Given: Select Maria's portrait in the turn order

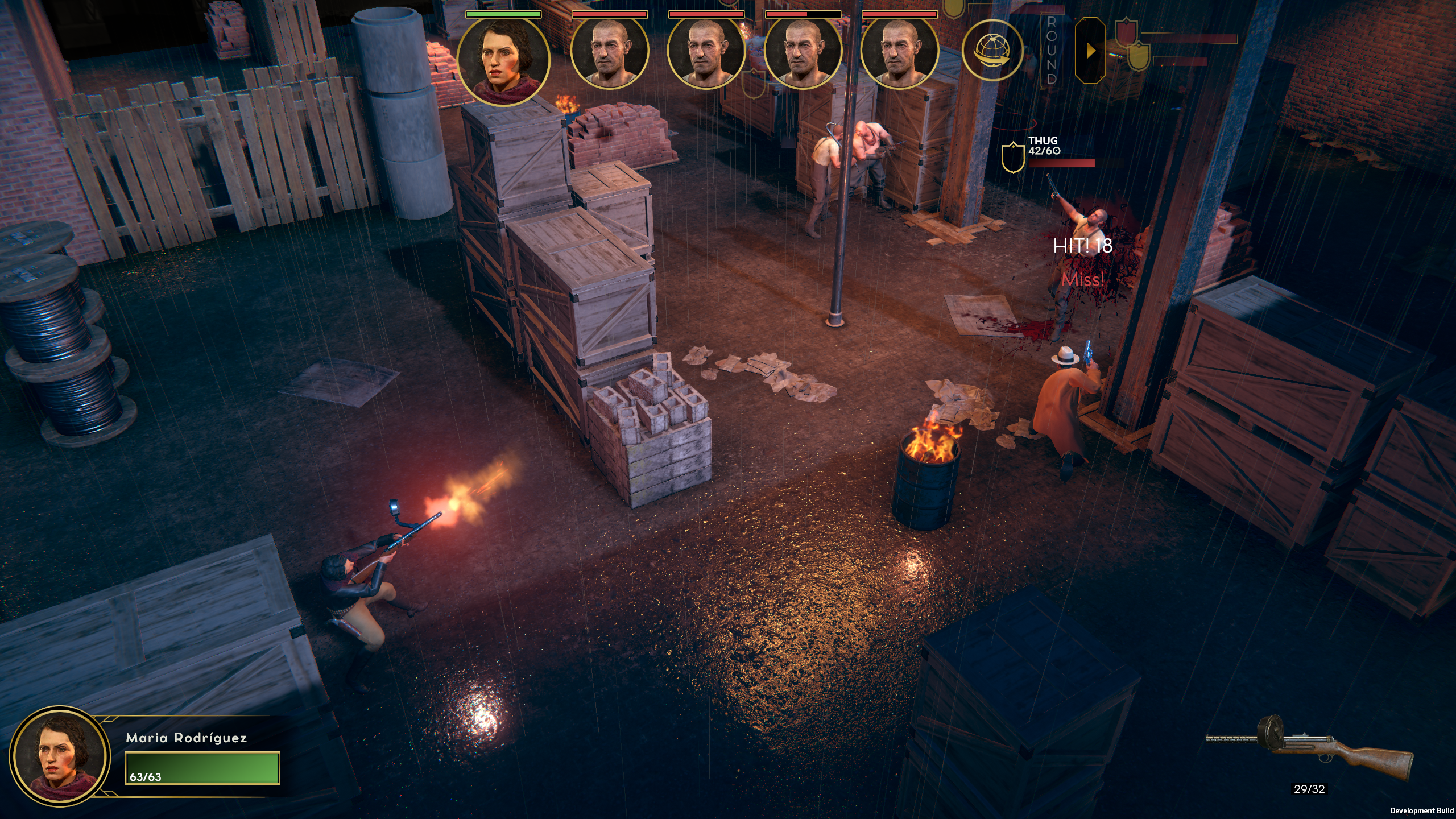Looking at the screenshot, I should pyautogui.click(x=503, y=61).
